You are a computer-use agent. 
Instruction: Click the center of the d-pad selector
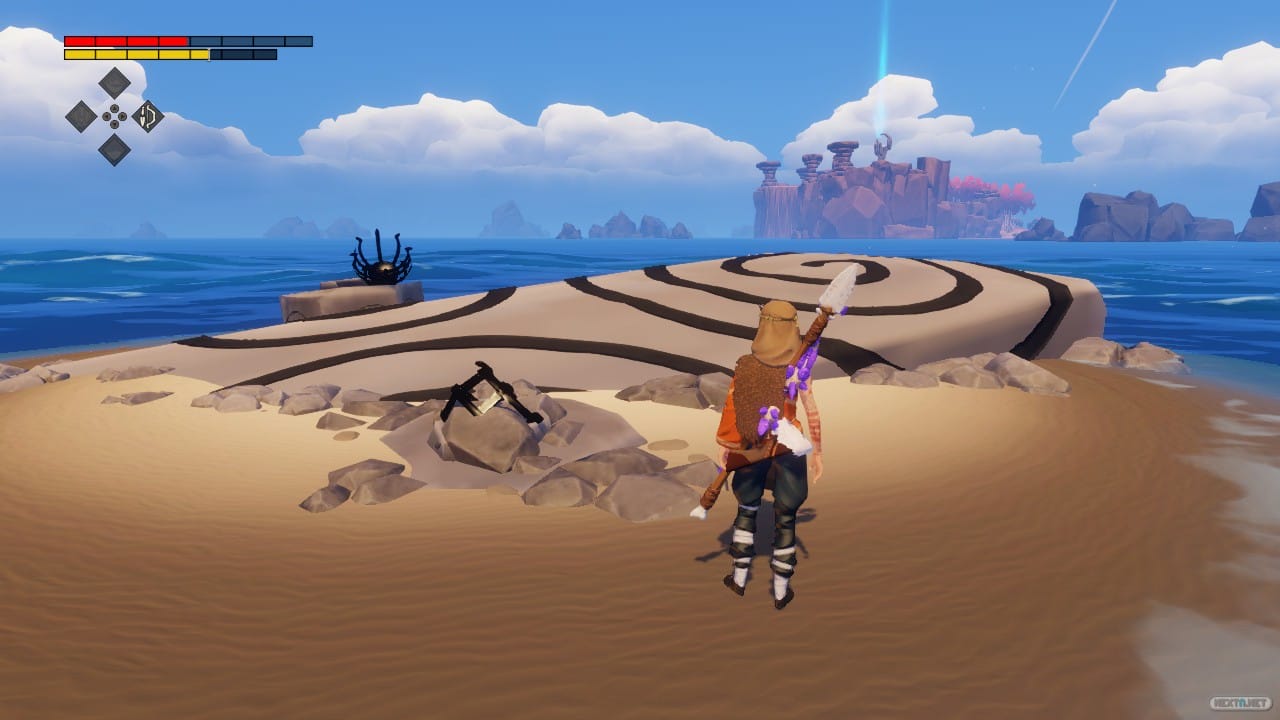point(114,116)
